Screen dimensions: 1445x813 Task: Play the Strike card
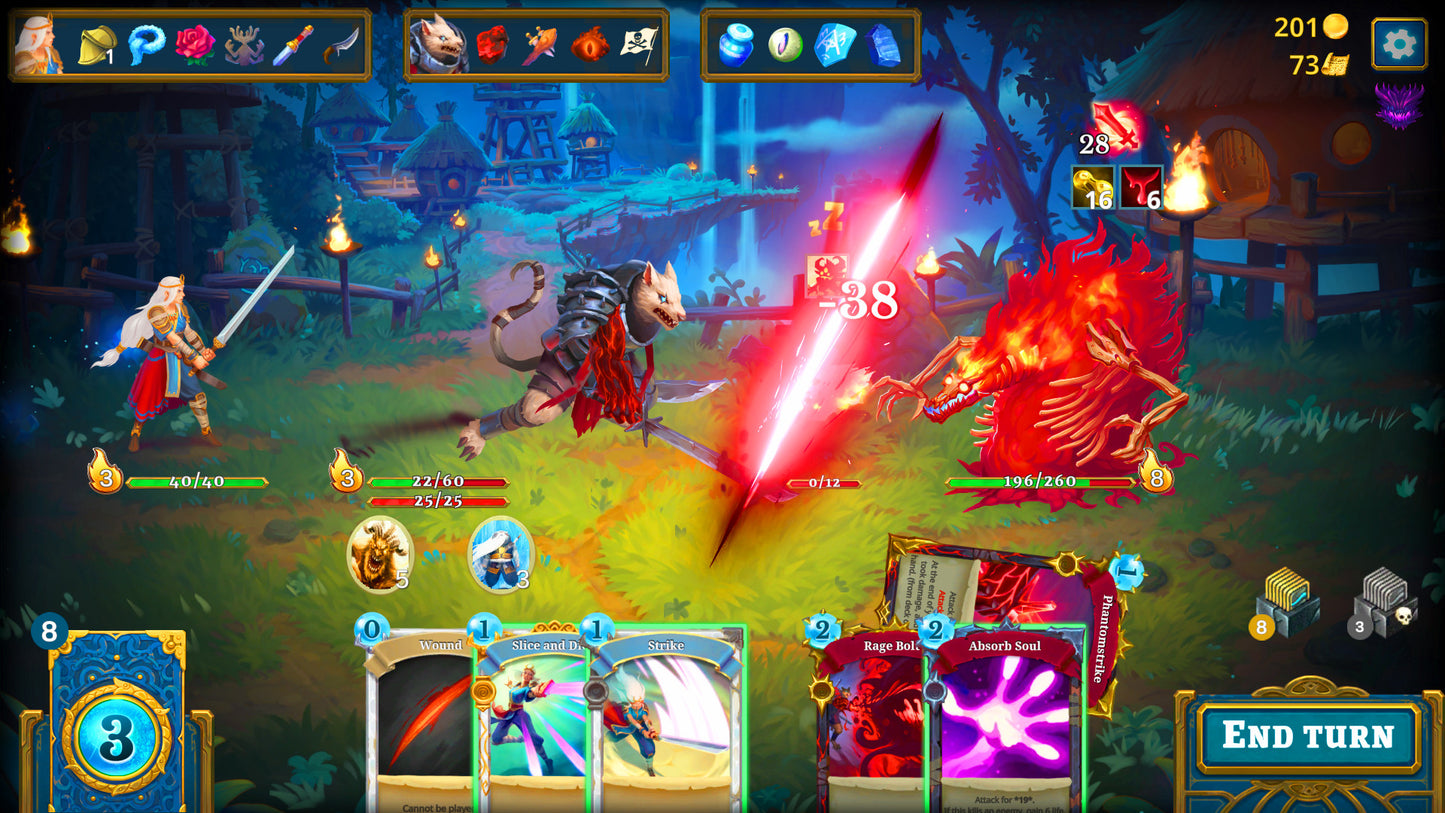[665, 720]
